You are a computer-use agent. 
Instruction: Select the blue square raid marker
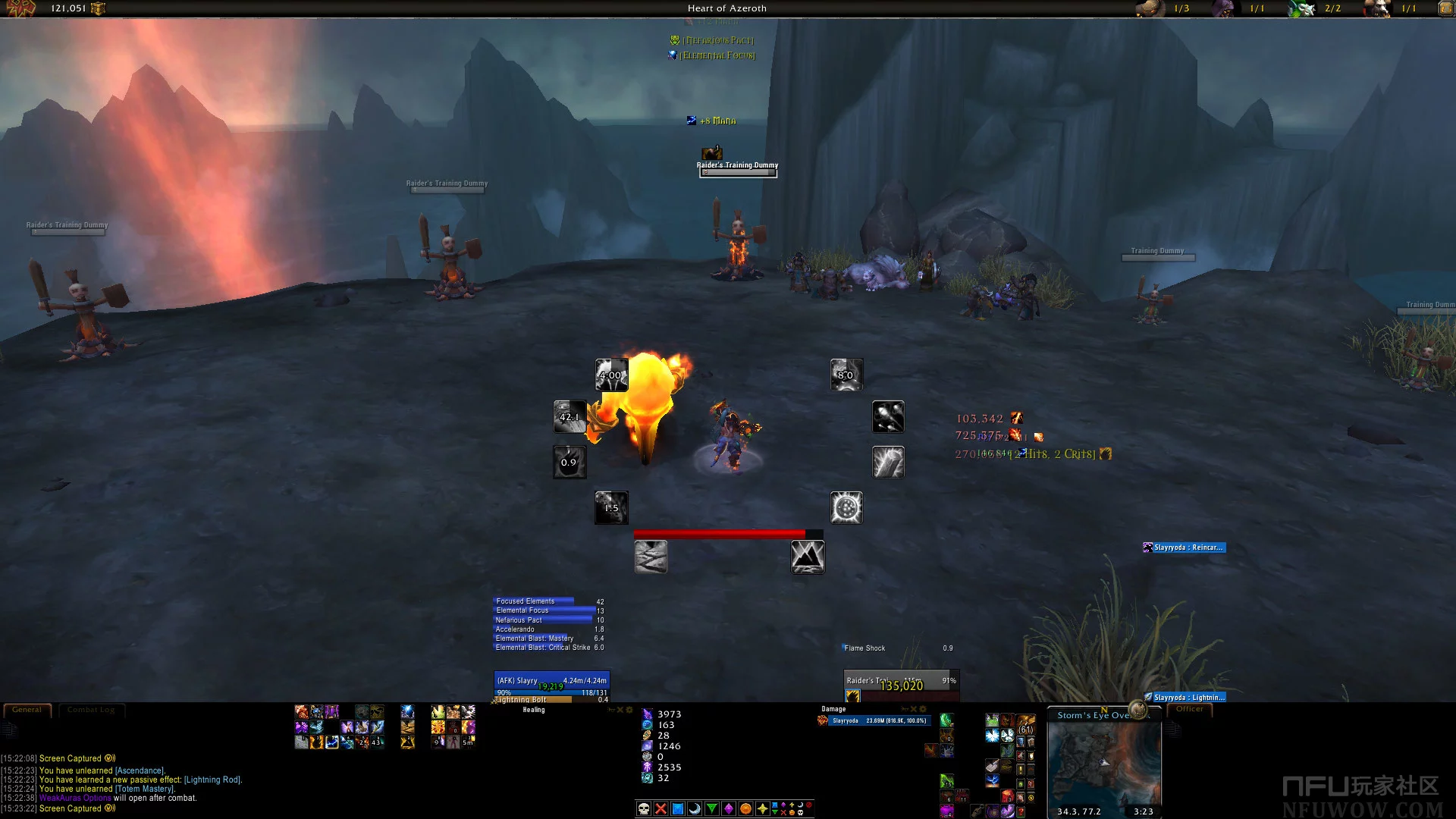click(x=678, y=808)
